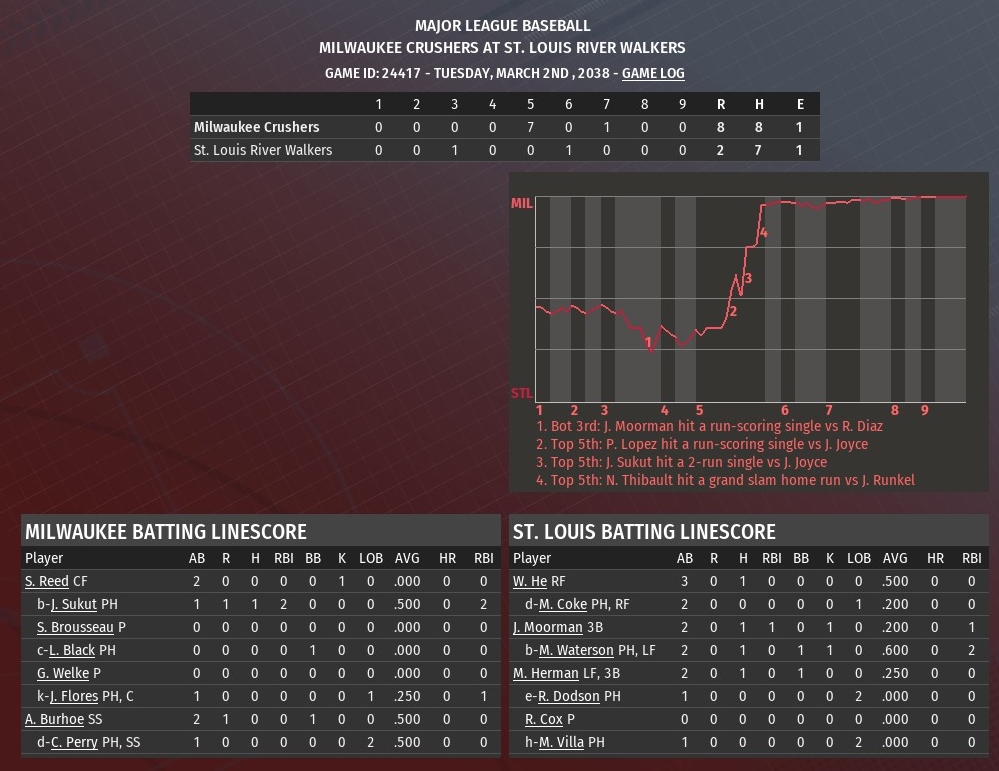Screen dimensions: 999x771
Task: Click M. Herman's name link
Action: coord(546,673)
